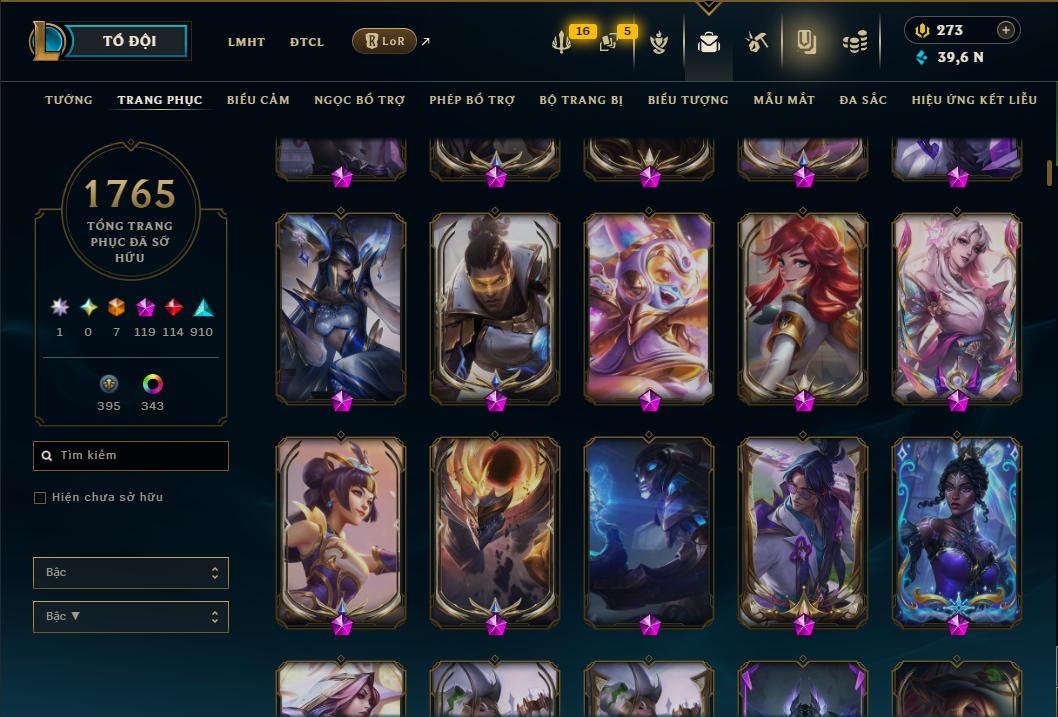Click the TỔ ĐỘI party button
1058x717 pixels.
pos(129,41)
